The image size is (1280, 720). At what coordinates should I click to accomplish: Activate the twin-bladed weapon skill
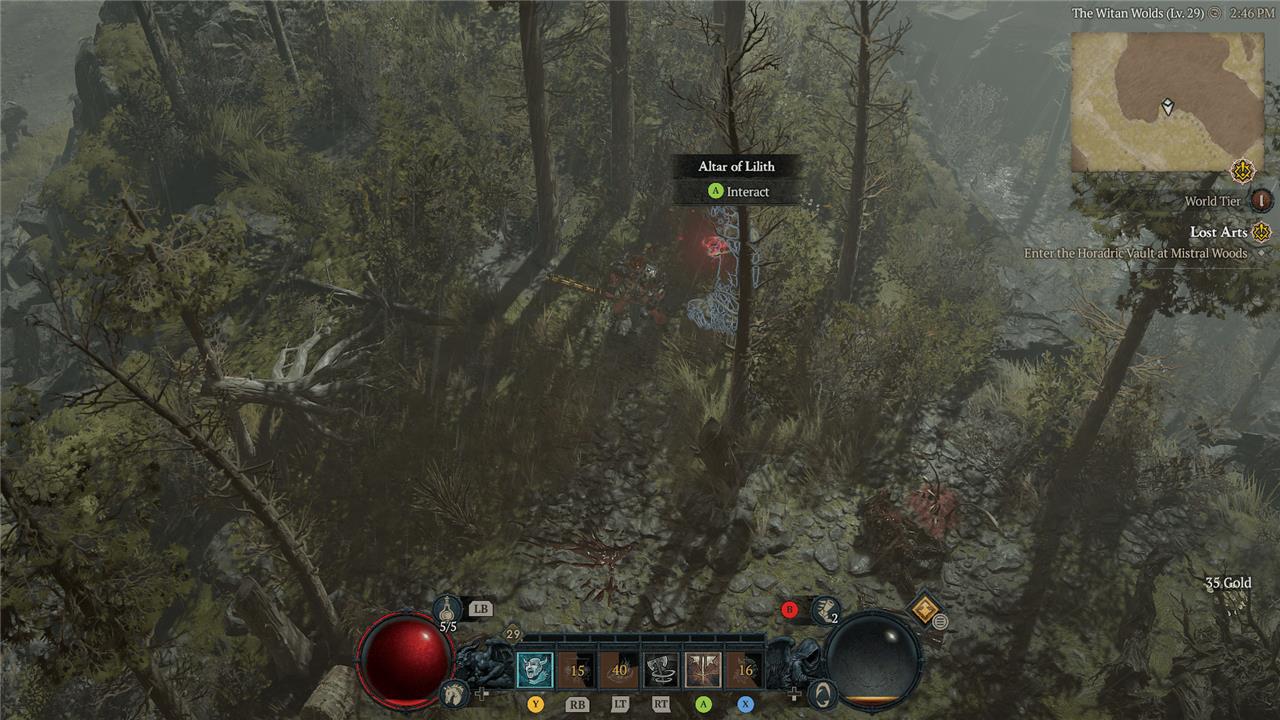[x=703, y=670]
